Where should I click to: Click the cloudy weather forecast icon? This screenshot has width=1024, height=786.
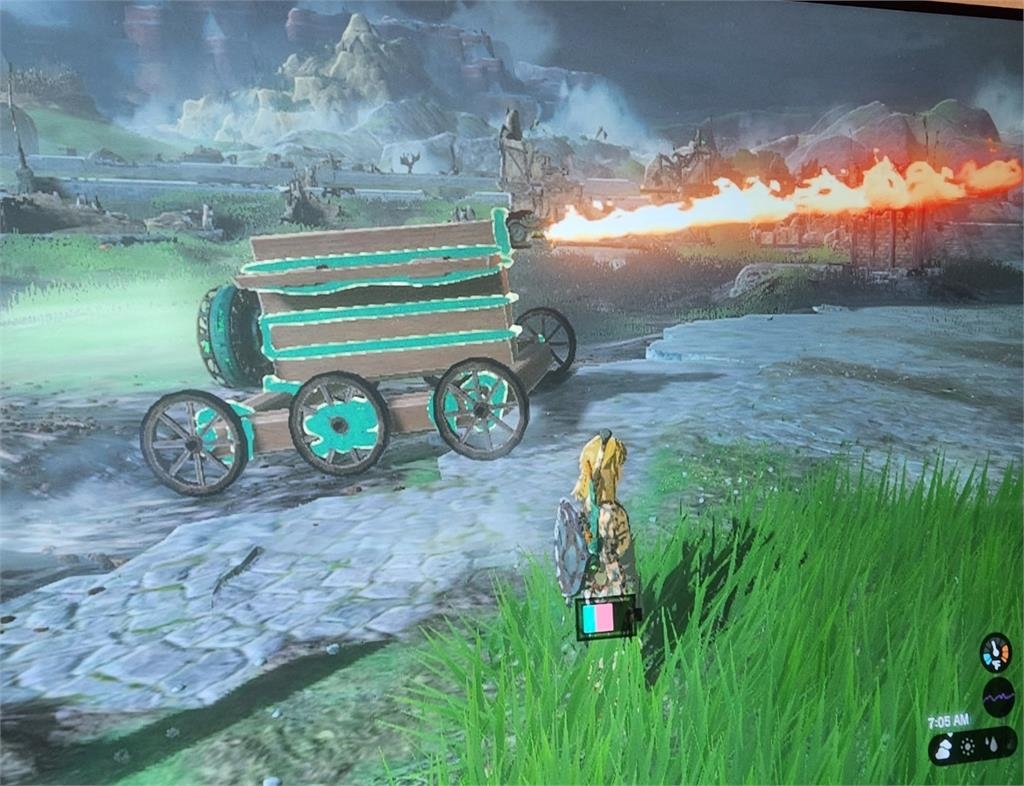(x=944, y=748)
